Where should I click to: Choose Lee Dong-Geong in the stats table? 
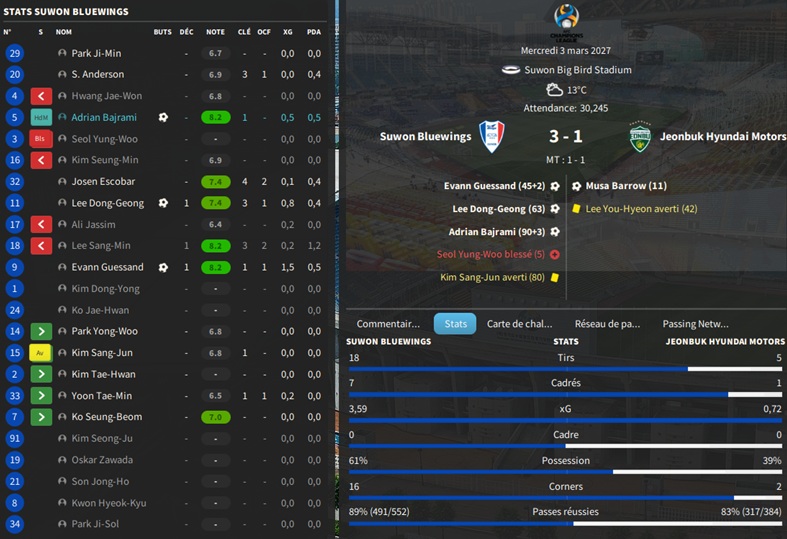[107, 203]
